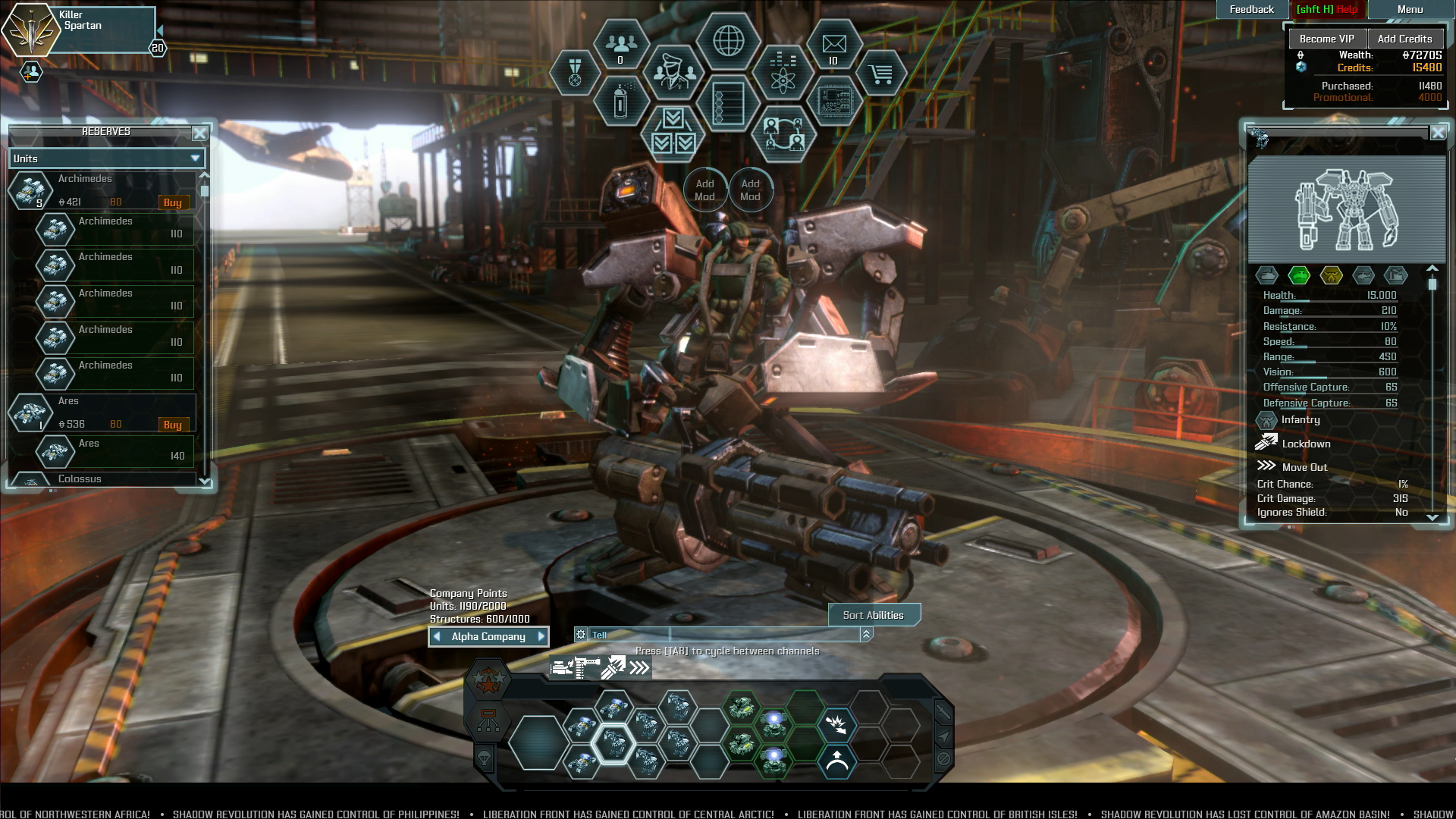
Task: Click the Become VIP button
Action: click(1326, 39)
